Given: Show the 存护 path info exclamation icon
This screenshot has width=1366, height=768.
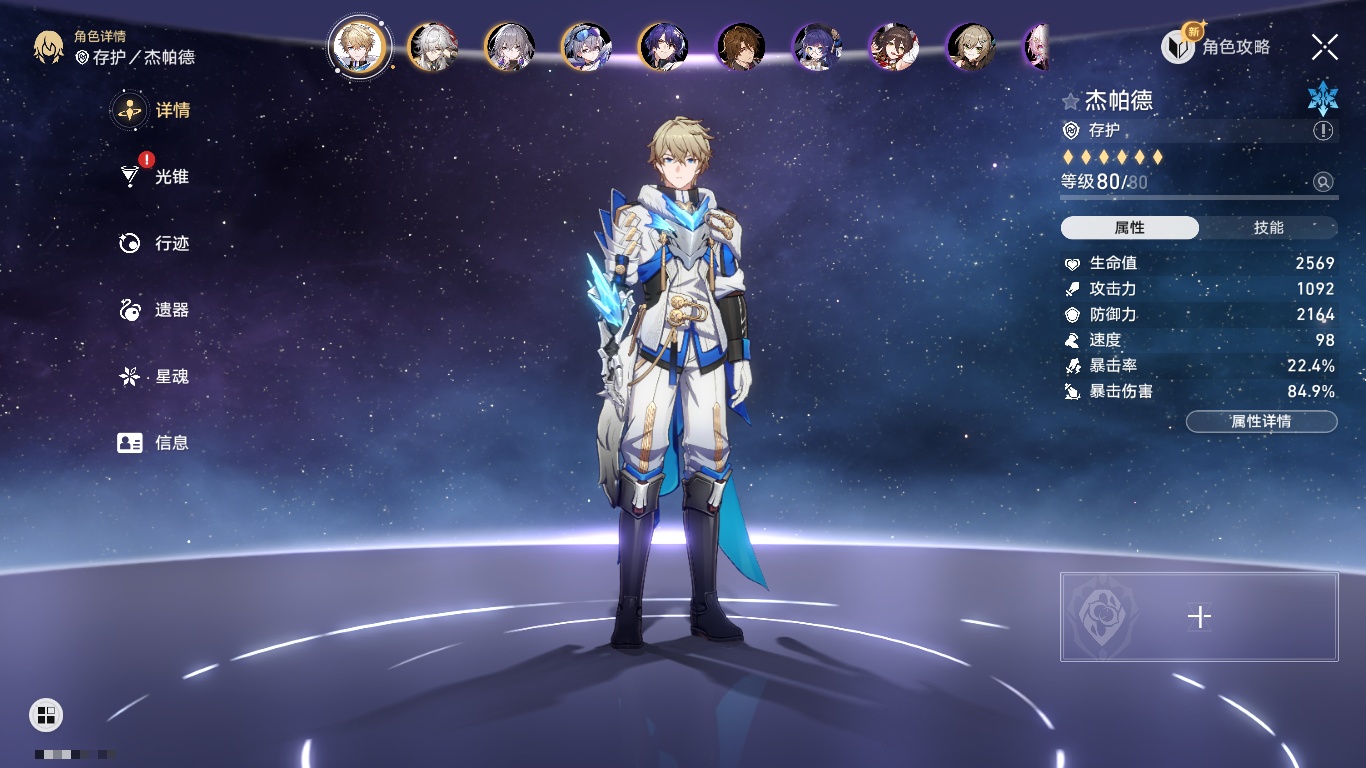Looking at the screenshot, I should pos(1323,131).
